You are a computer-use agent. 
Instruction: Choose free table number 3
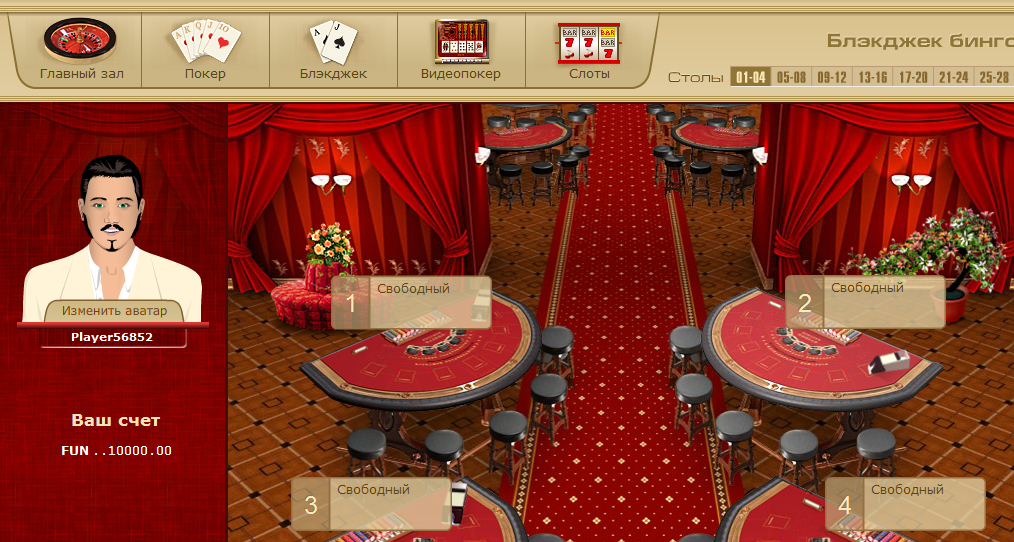click(371, 504)
